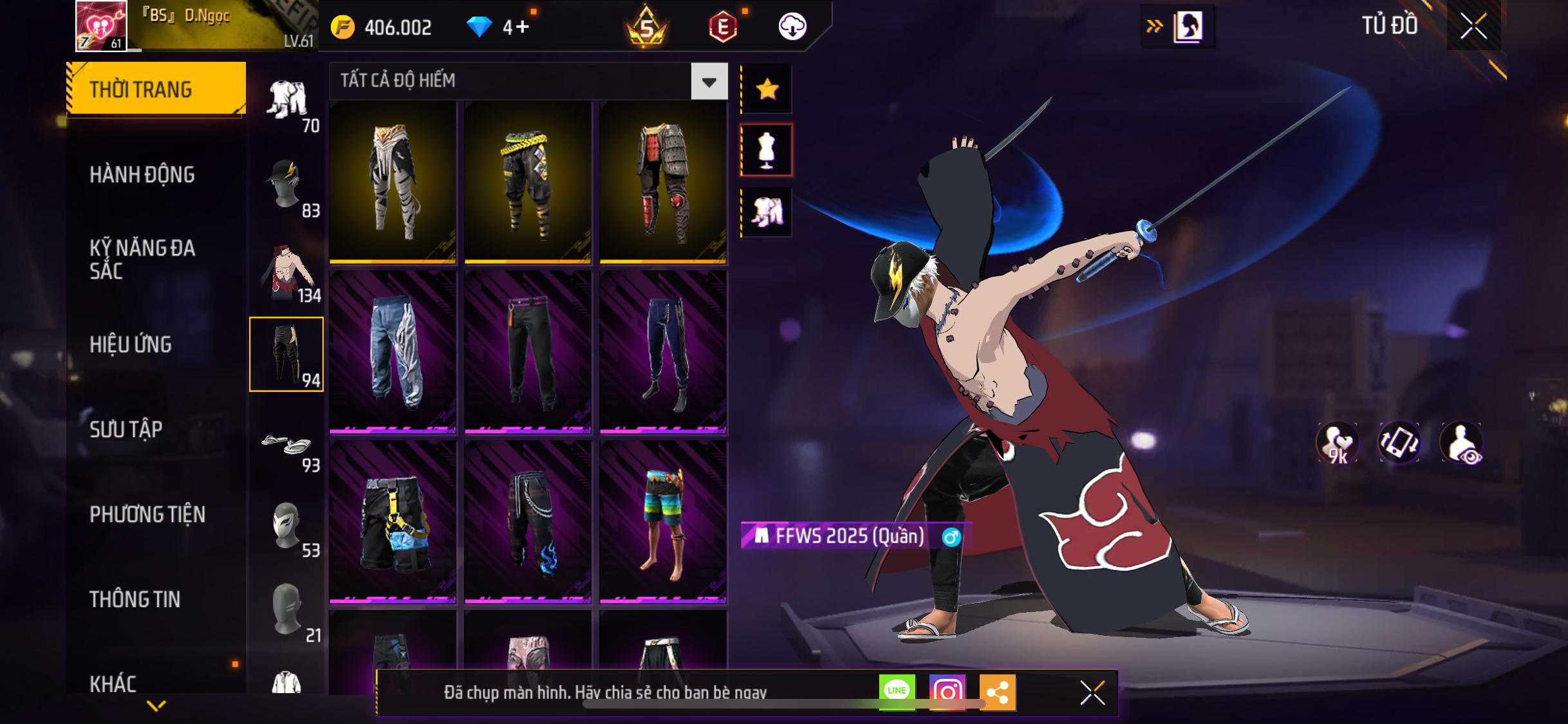This screenshot has width=1568, height=724.
Task: Open the HIỆU ỨNG tab
Action: 131,344
